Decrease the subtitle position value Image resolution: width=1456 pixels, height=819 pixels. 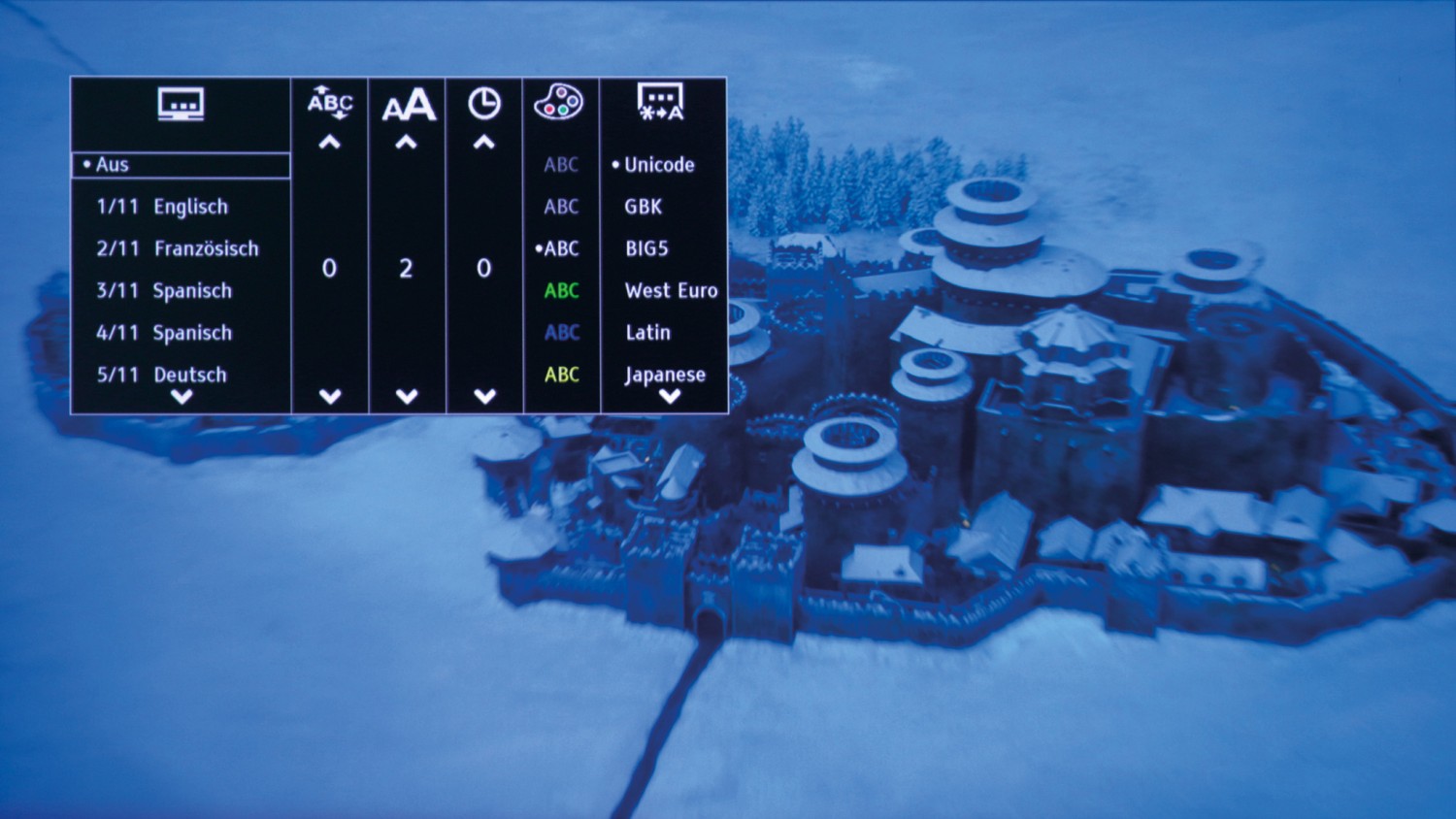(x=330, y=396)
